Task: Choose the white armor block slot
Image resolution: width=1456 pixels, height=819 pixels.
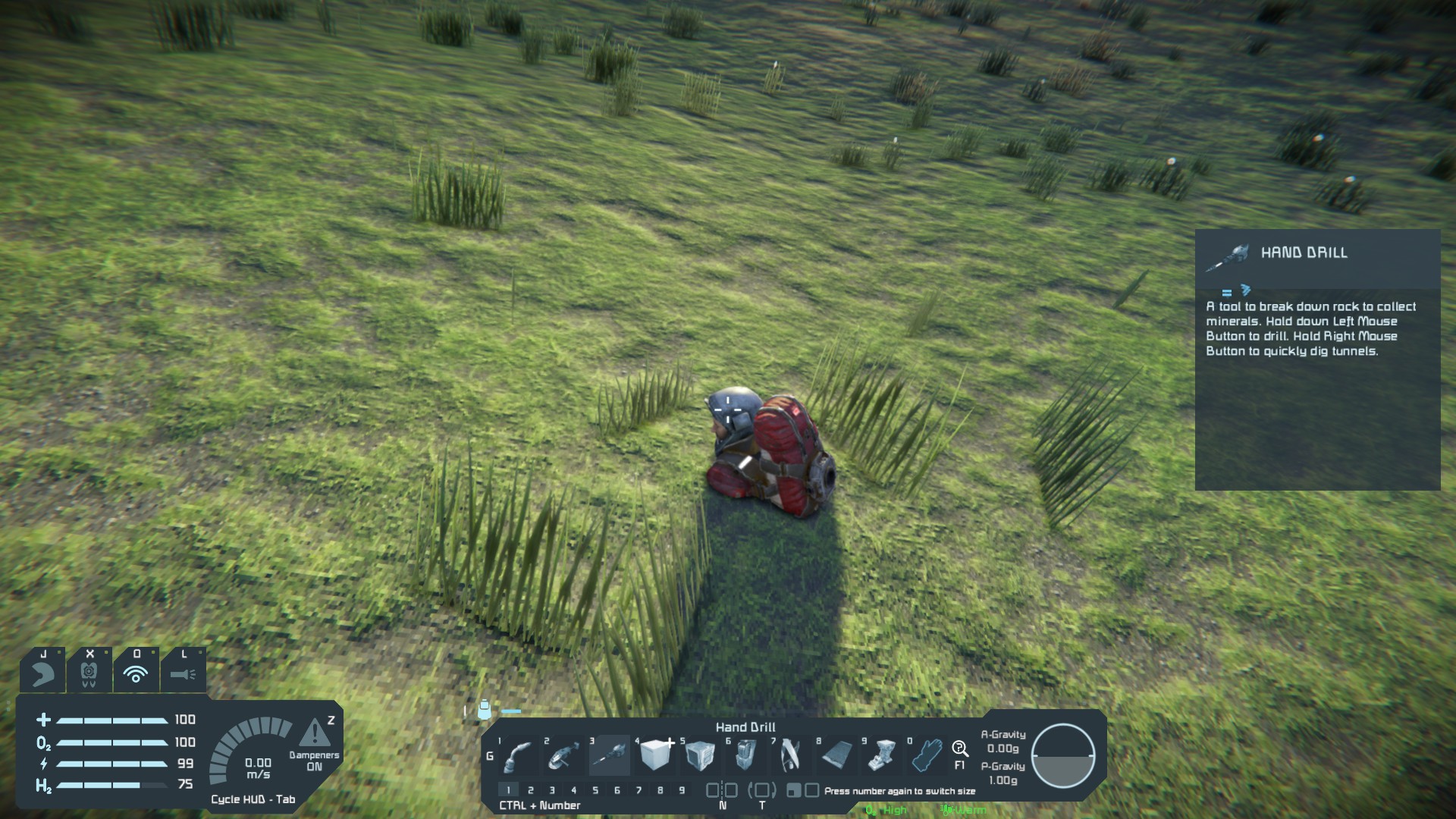Action: click(655, 755)
